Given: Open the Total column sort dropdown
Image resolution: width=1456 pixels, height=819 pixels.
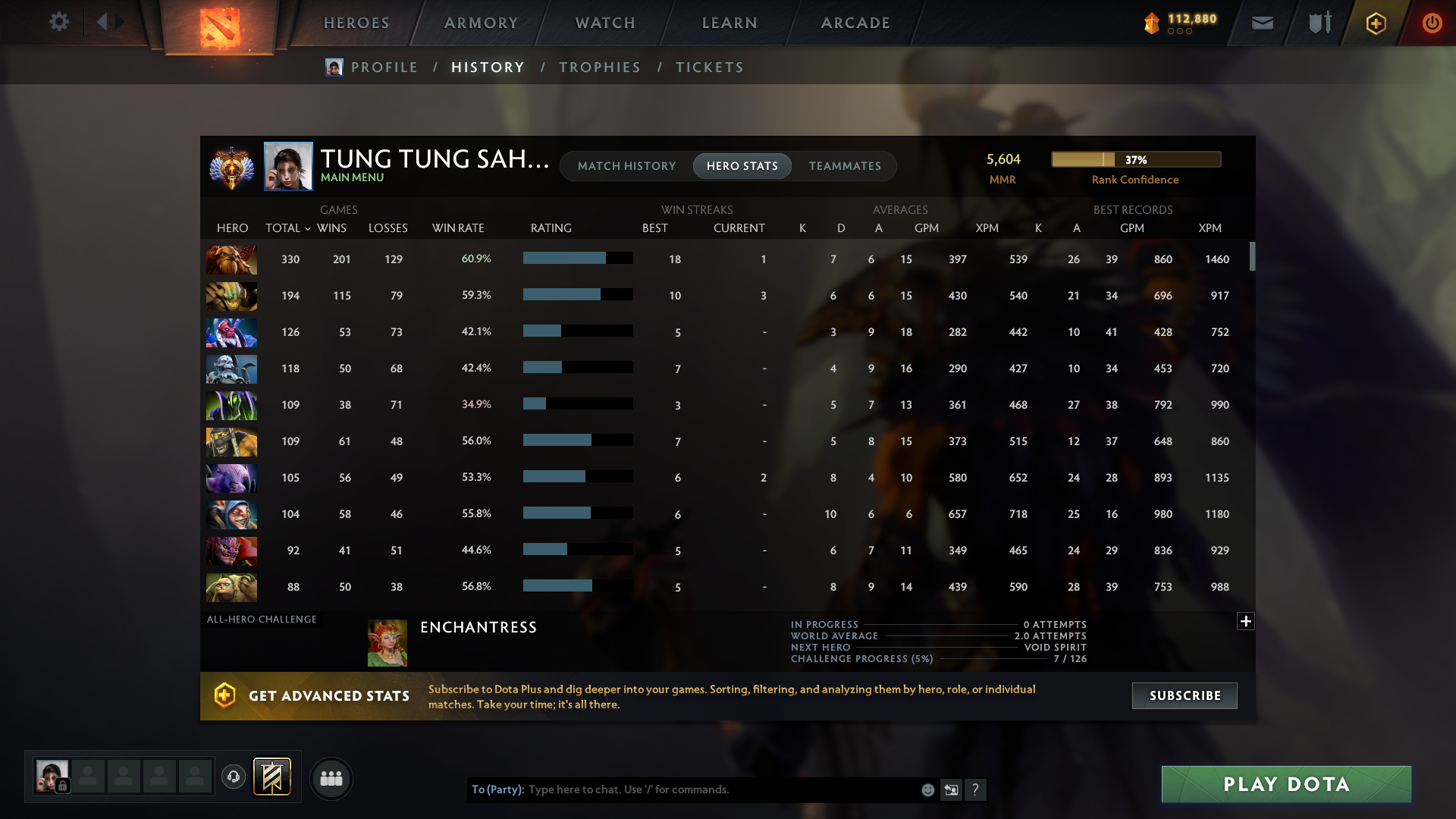Looking at the screenshot, I should point(307,227).
